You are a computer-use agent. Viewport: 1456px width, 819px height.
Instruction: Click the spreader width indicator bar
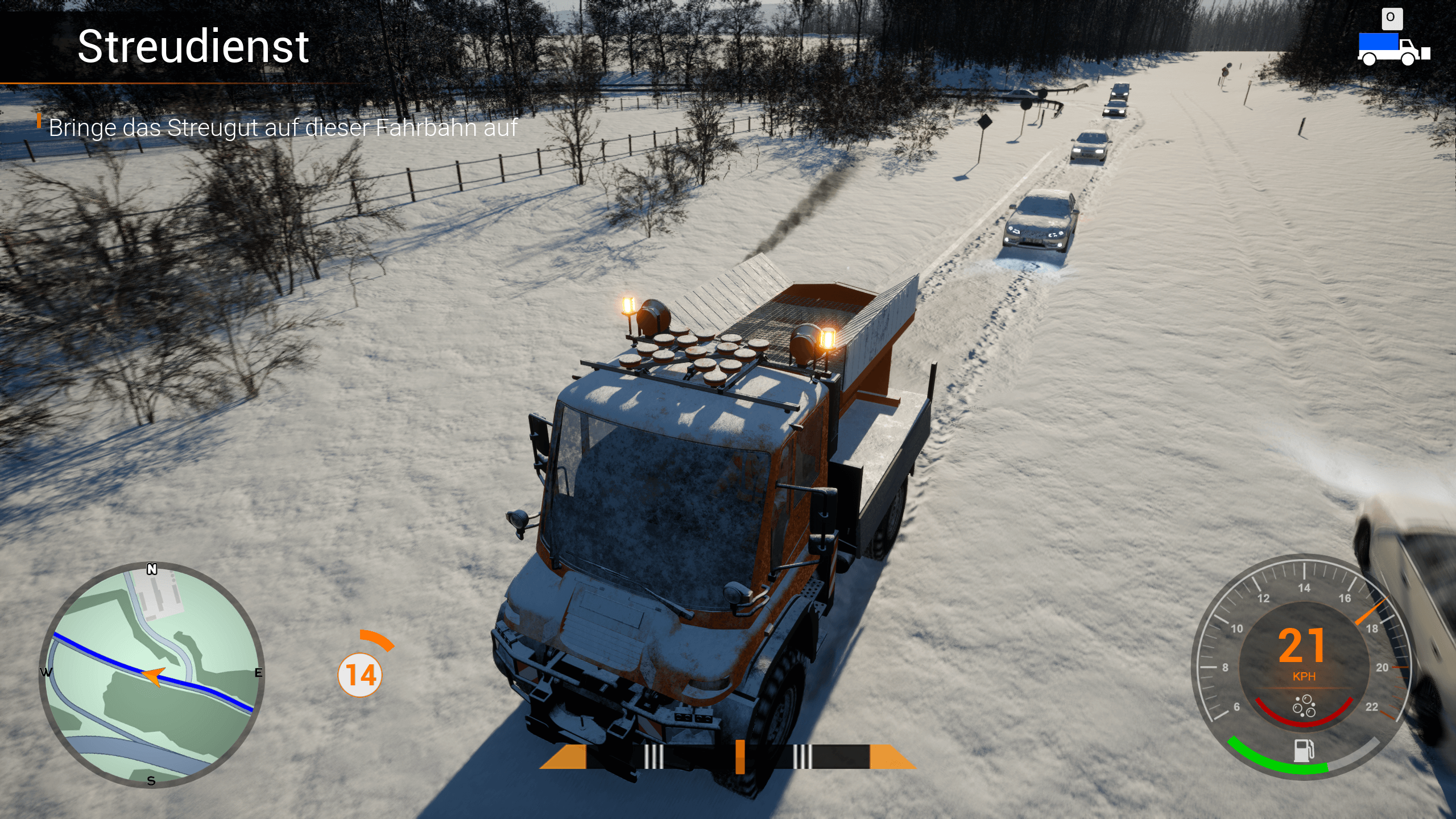tap(728, 756)
